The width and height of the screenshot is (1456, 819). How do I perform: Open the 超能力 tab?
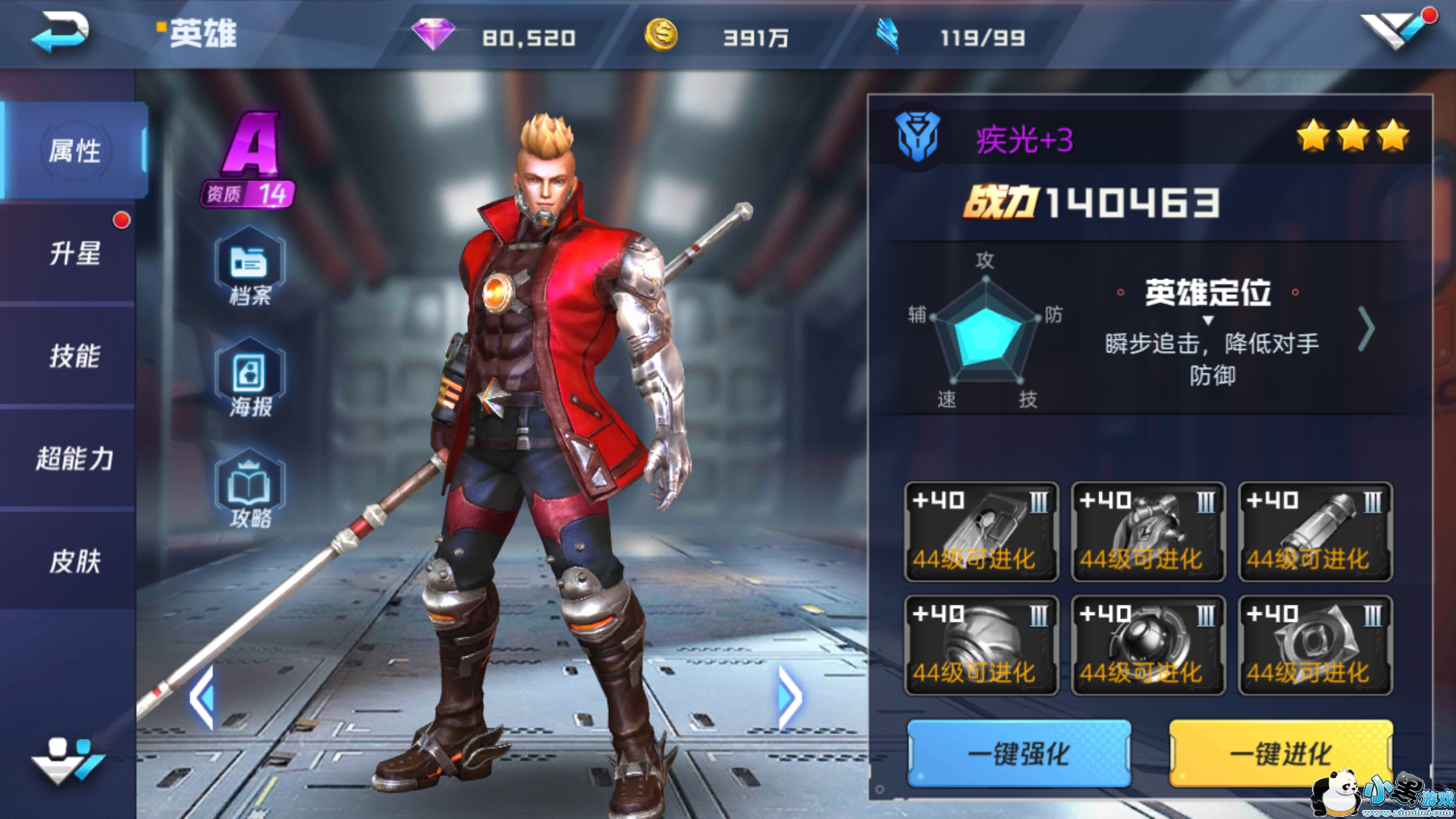point(74,458)
